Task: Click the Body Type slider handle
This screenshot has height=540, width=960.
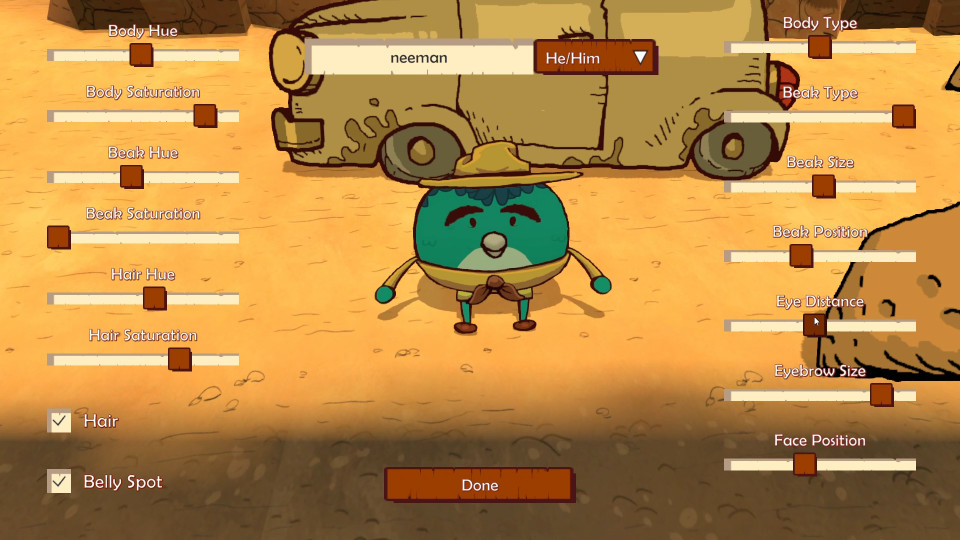Action: tap(819, 47)
